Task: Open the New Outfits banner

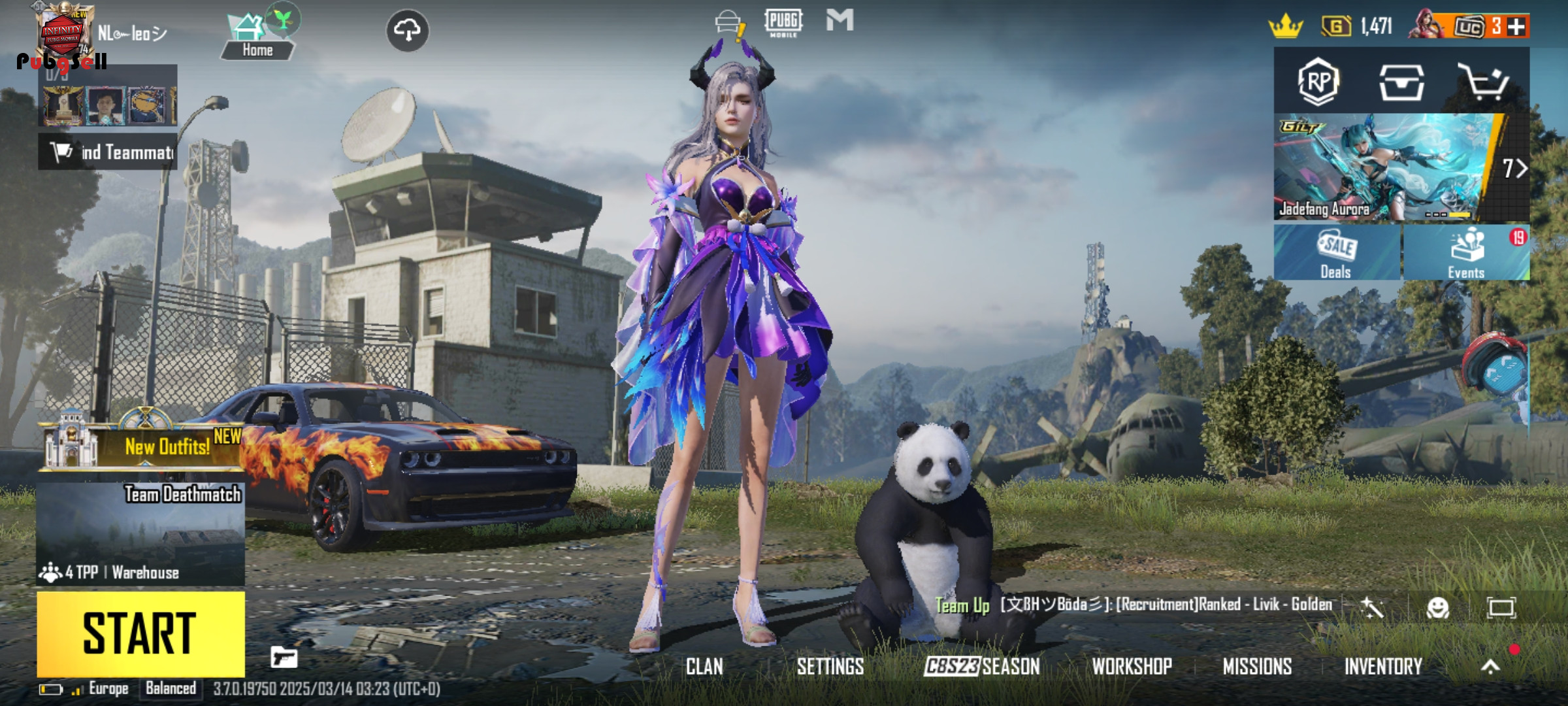Action: click(140, 446)
